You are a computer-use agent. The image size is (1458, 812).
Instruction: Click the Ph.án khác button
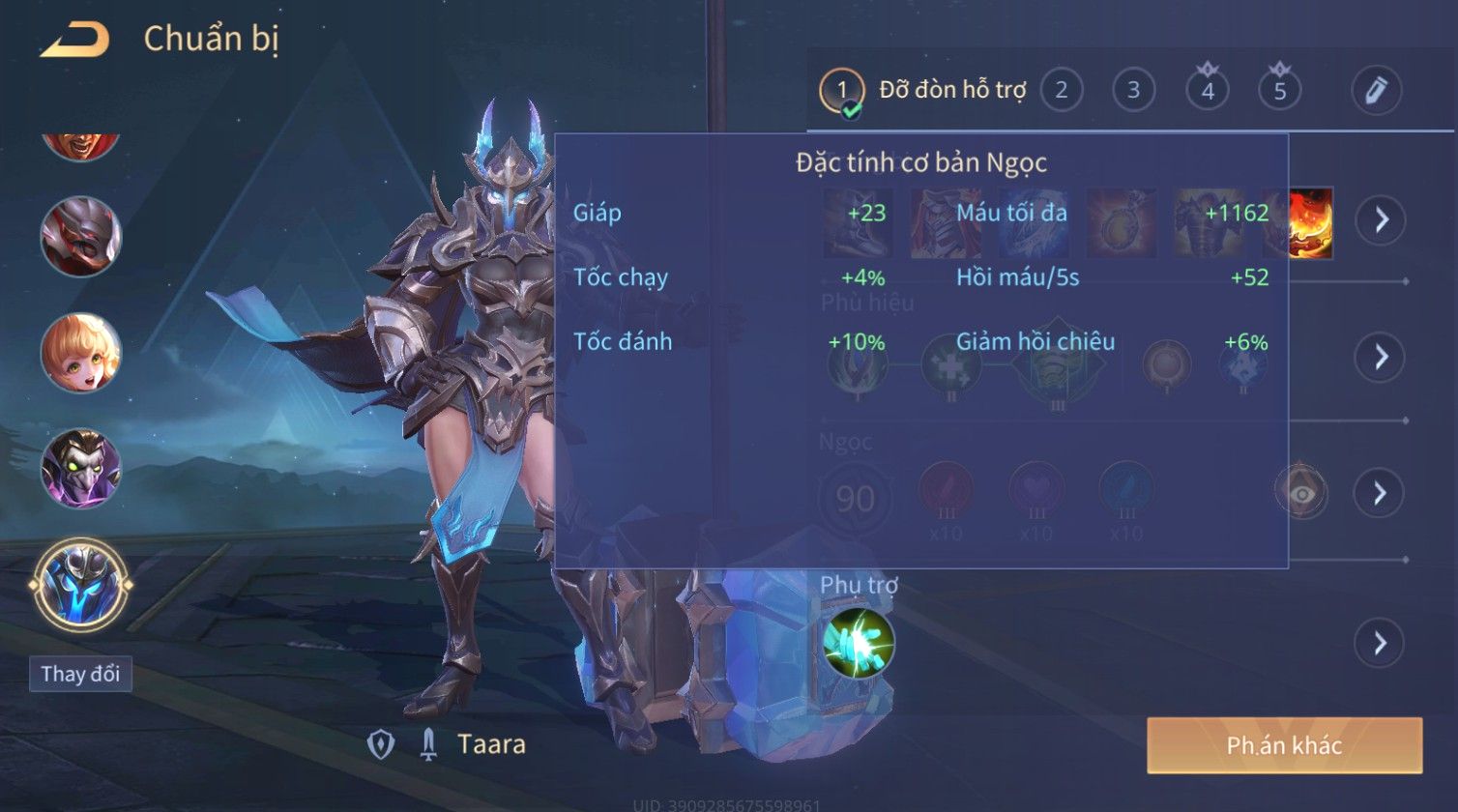click(x=1284, y=745)
